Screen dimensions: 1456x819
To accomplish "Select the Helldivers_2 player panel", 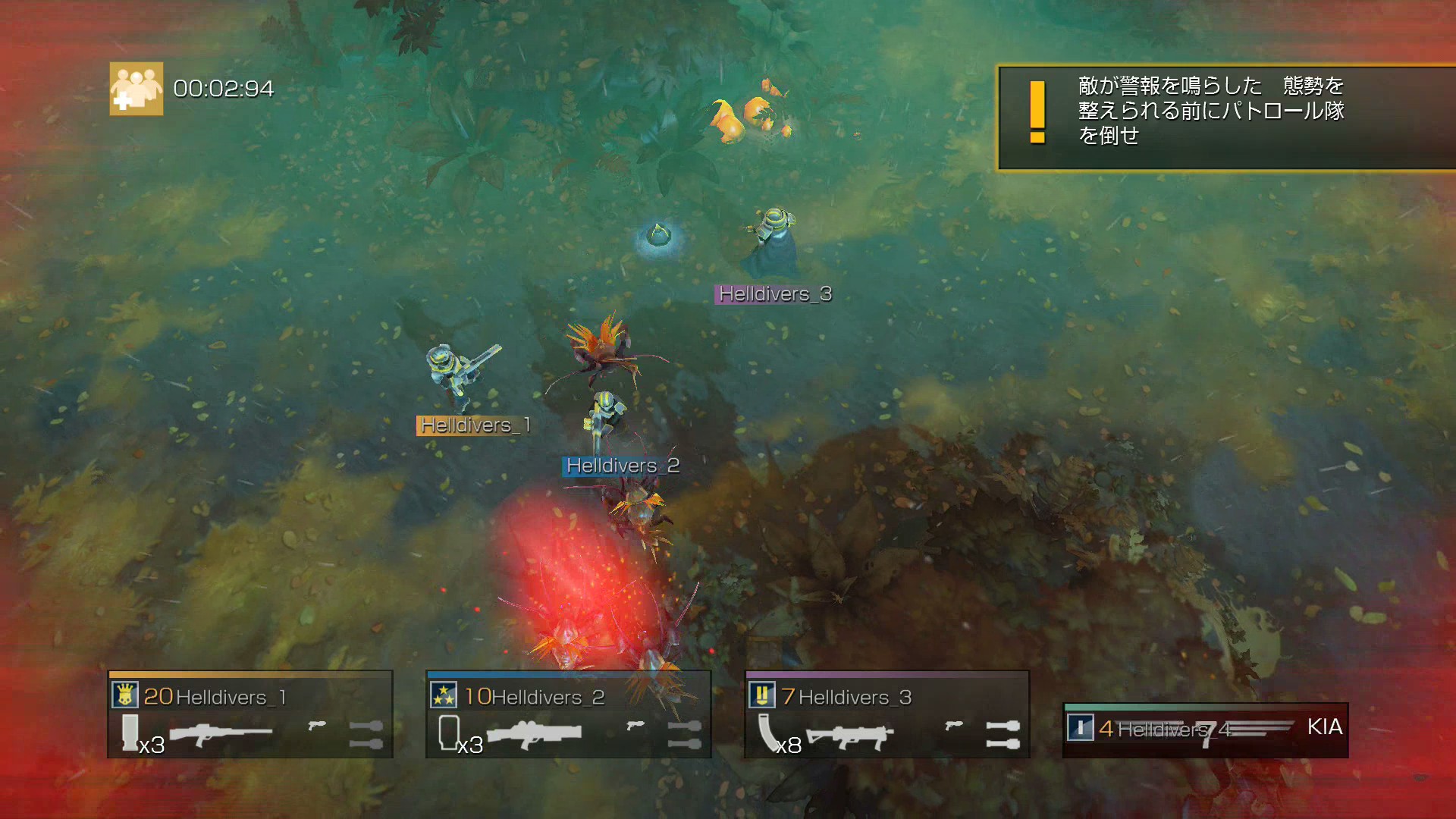I will pyautogui.click(x=569, y=714).
